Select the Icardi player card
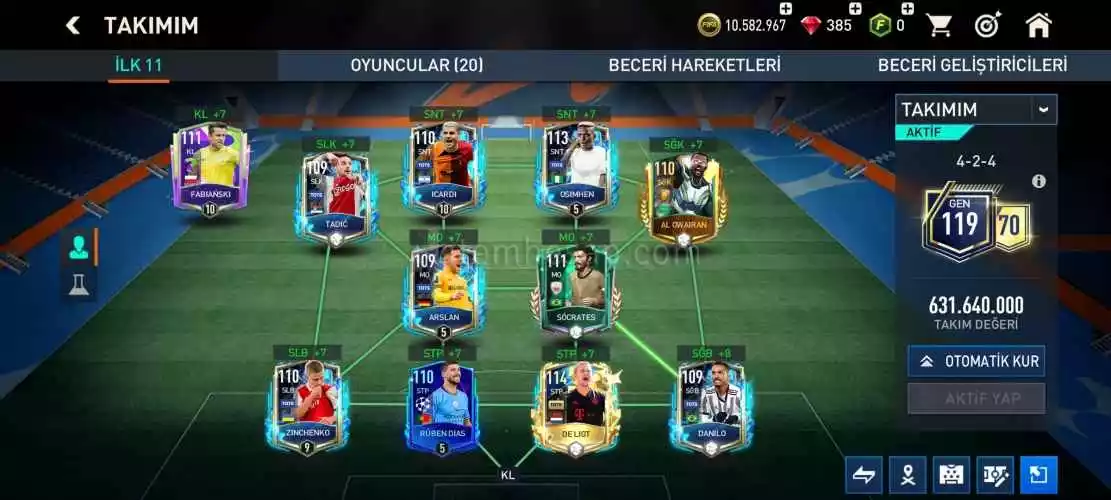Screen dimensions: 1111x500 [443, 168]
